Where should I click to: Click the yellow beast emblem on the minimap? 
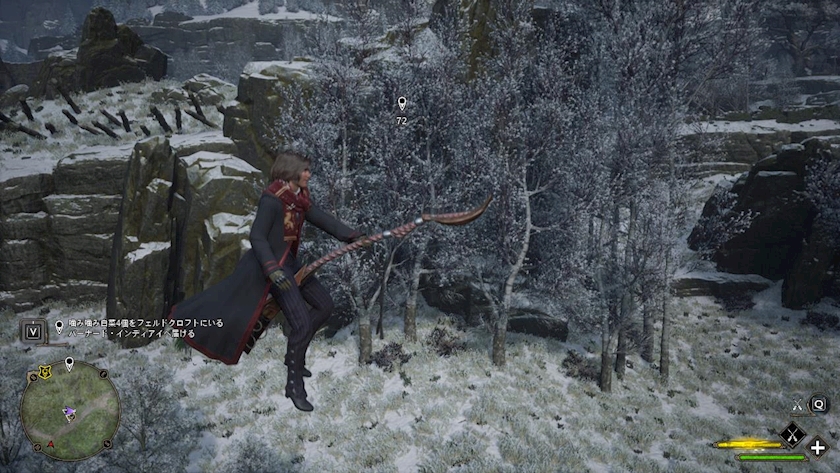click(x=44, y=371)
